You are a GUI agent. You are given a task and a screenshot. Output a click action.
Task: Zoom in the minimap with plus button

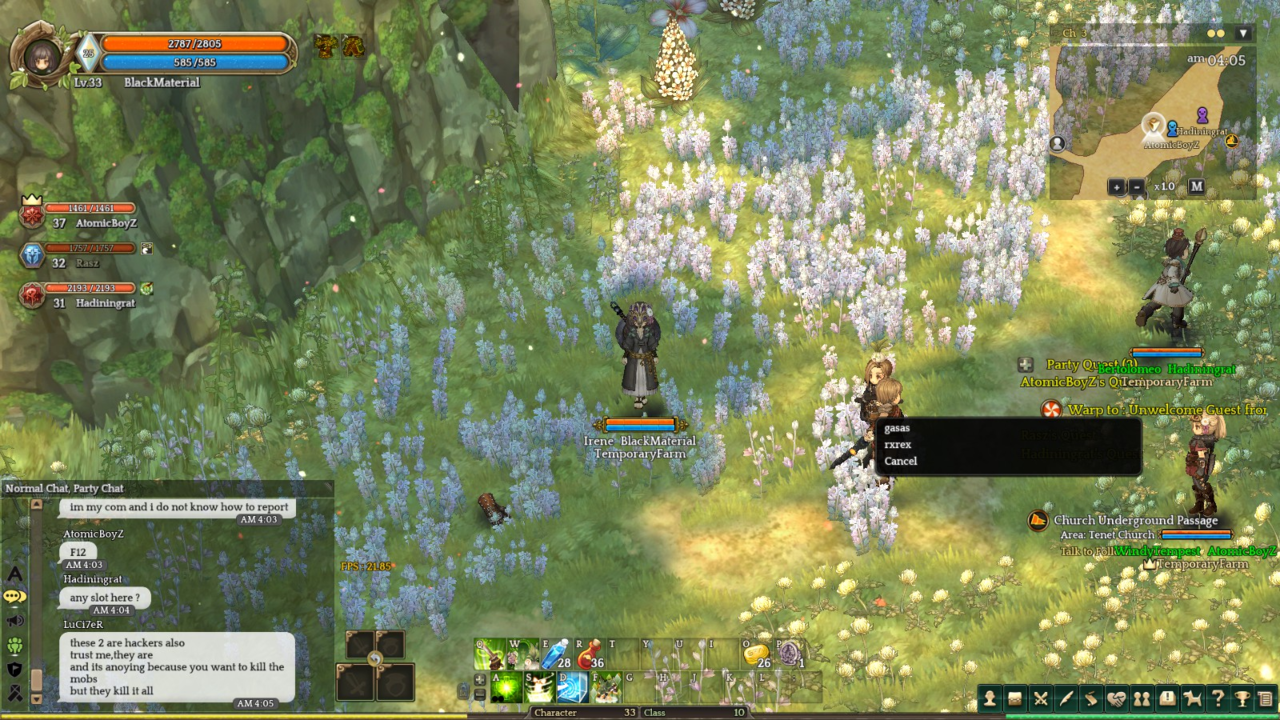pos(1116,187)
